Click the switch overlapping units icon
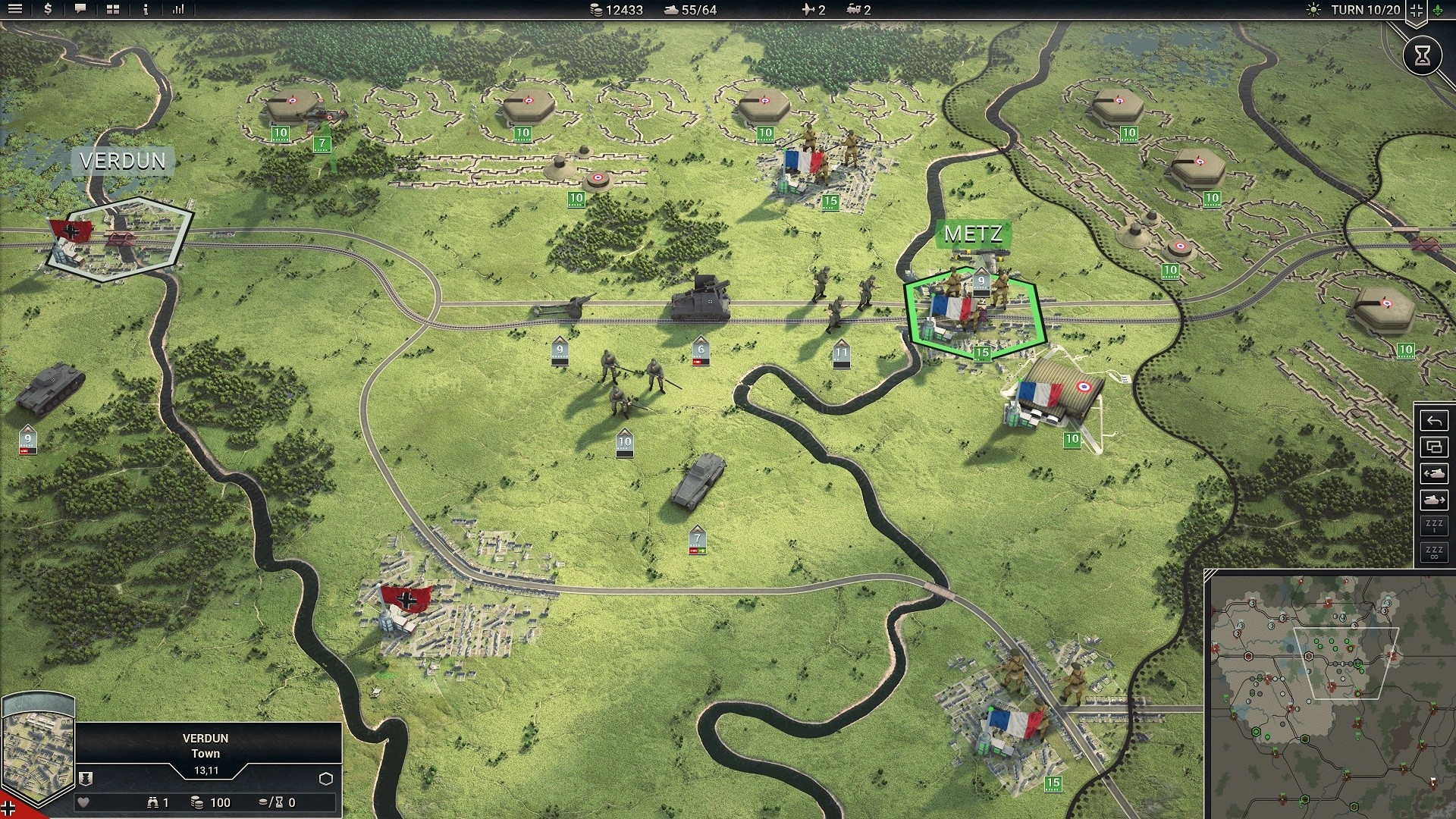This screenshot has width=1456, height=819. coord(1434,447)
